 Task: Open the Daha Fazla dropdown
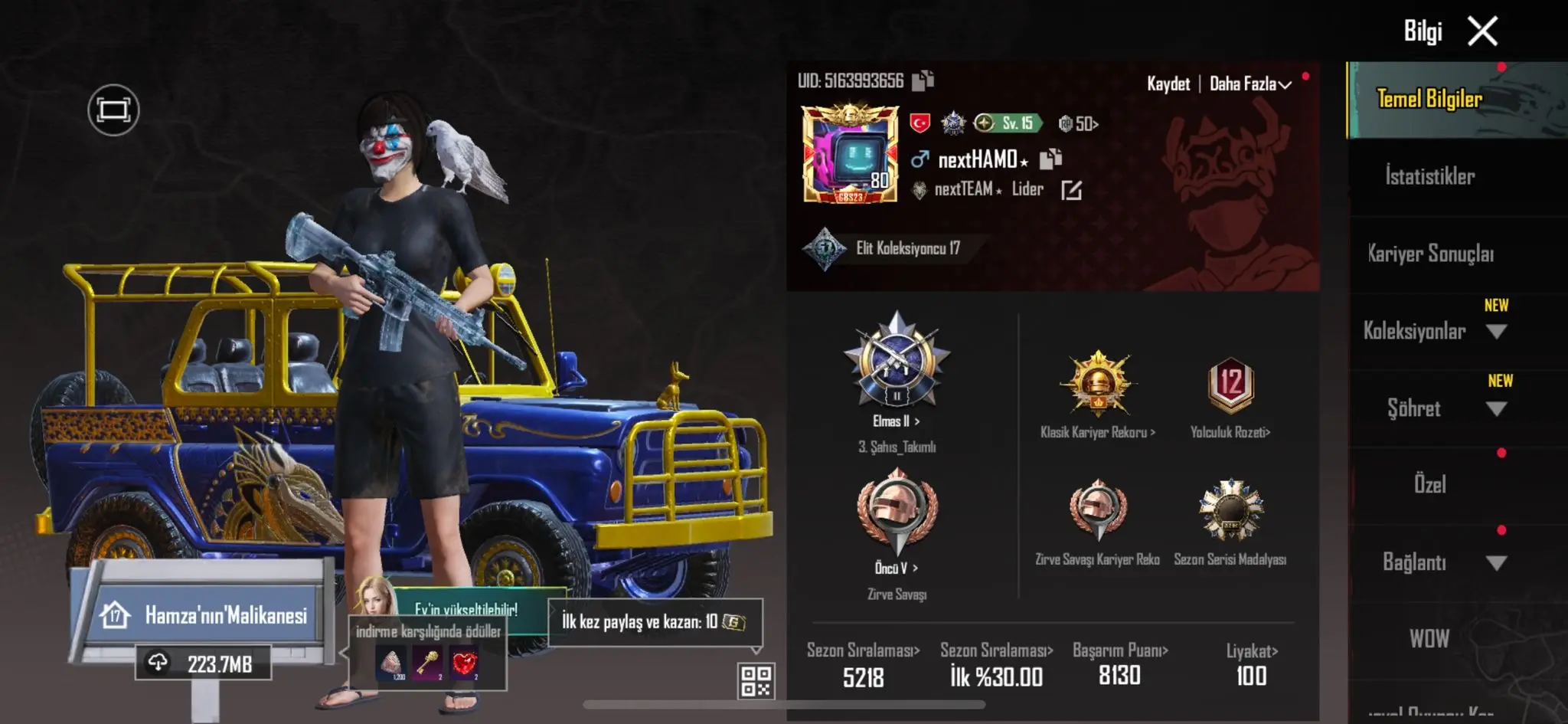click(1249, 84)
